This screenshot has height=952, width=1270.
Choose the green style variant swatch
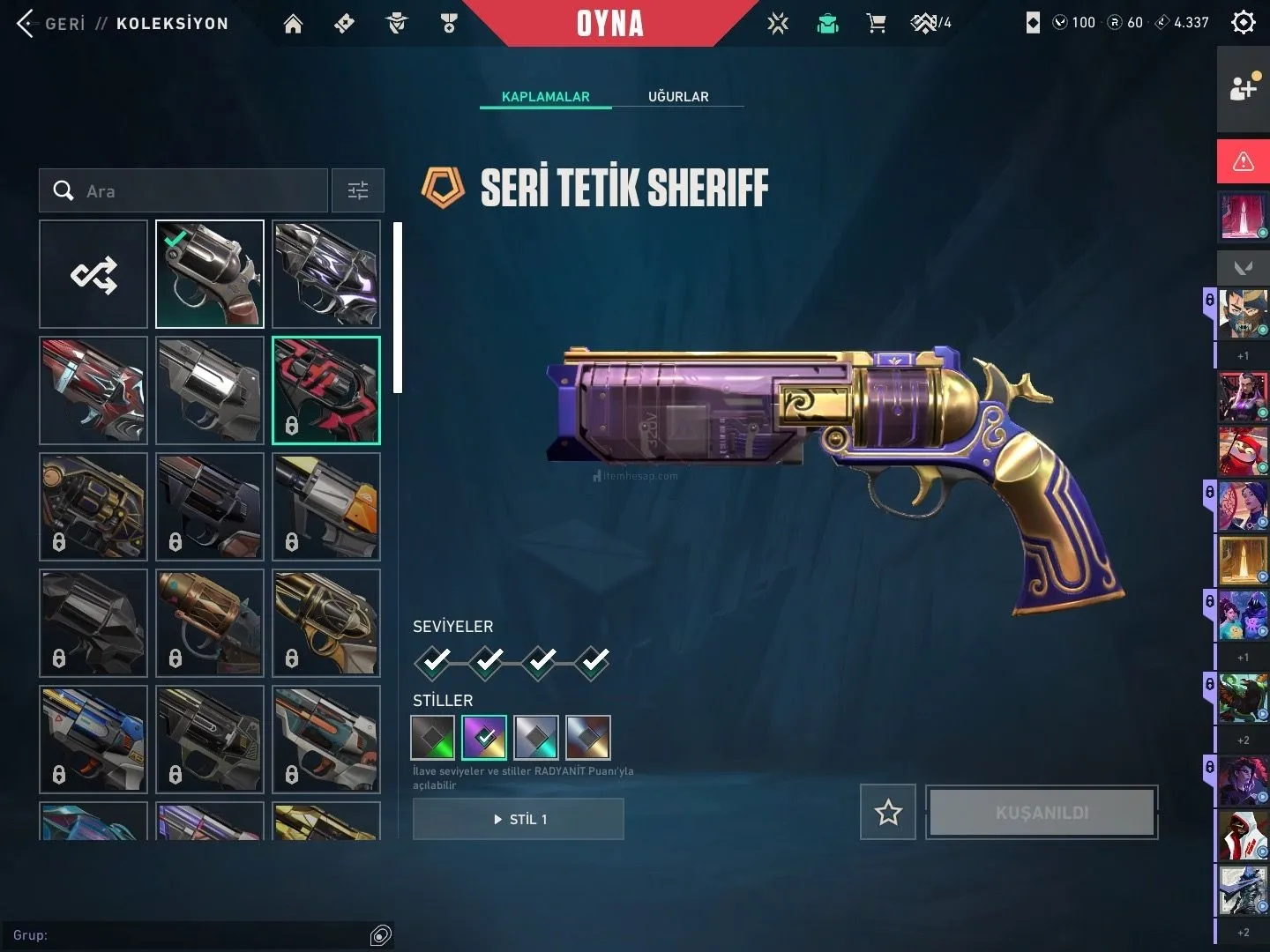[x=433, y=737]
